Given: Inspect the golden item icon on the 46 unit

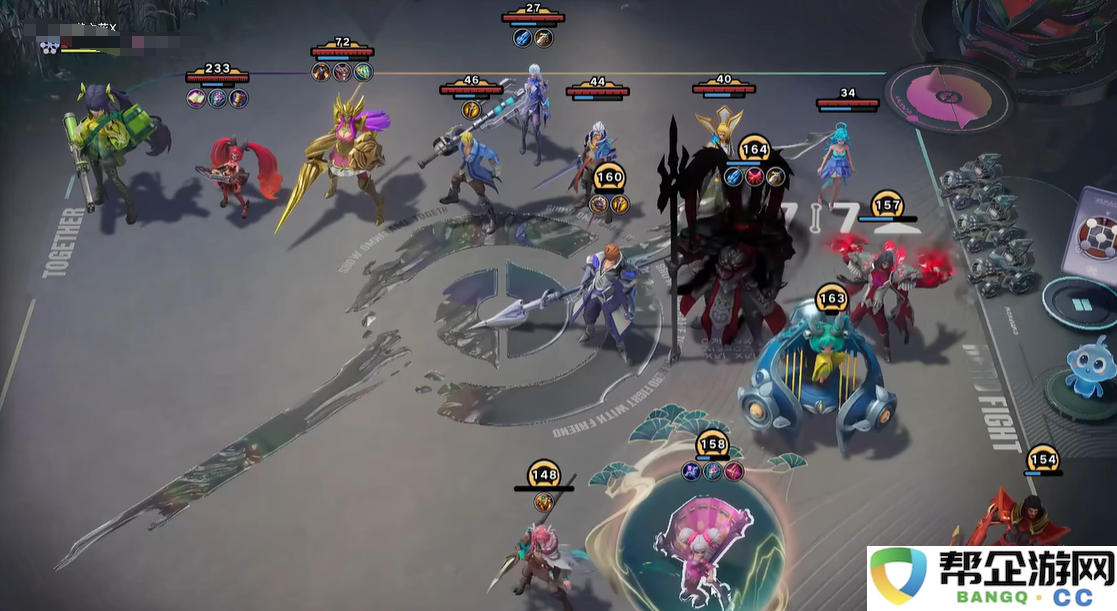Looking at the screenshot, I should (x=471, y=108).
